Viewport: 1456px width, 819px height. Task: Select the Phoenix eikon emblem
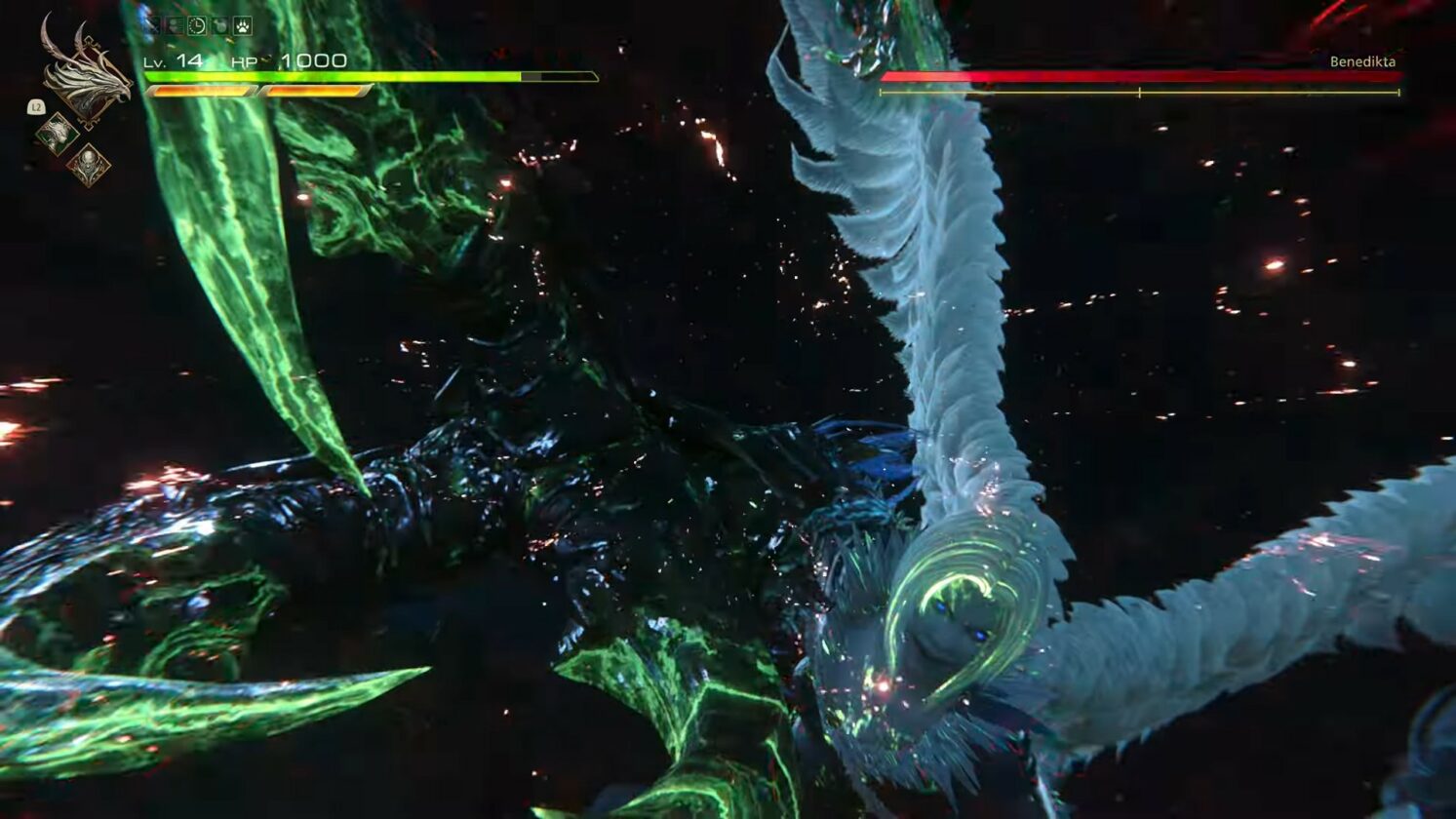tap(86, 78)
